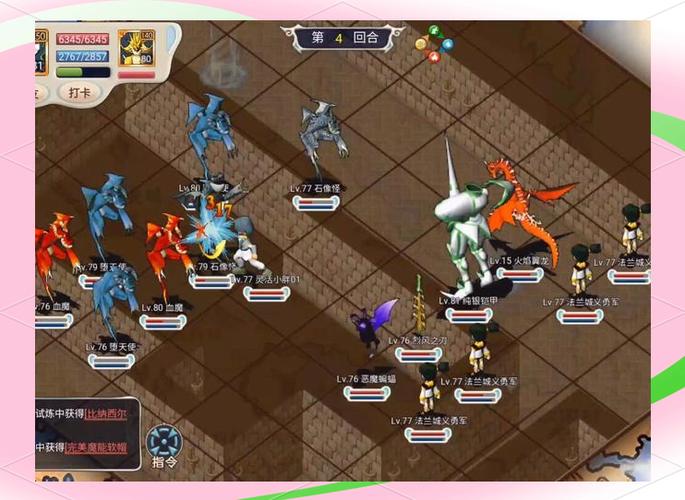Tap the 打卡 check-in button
Screen dimensions: 685x500
point(80,91)
